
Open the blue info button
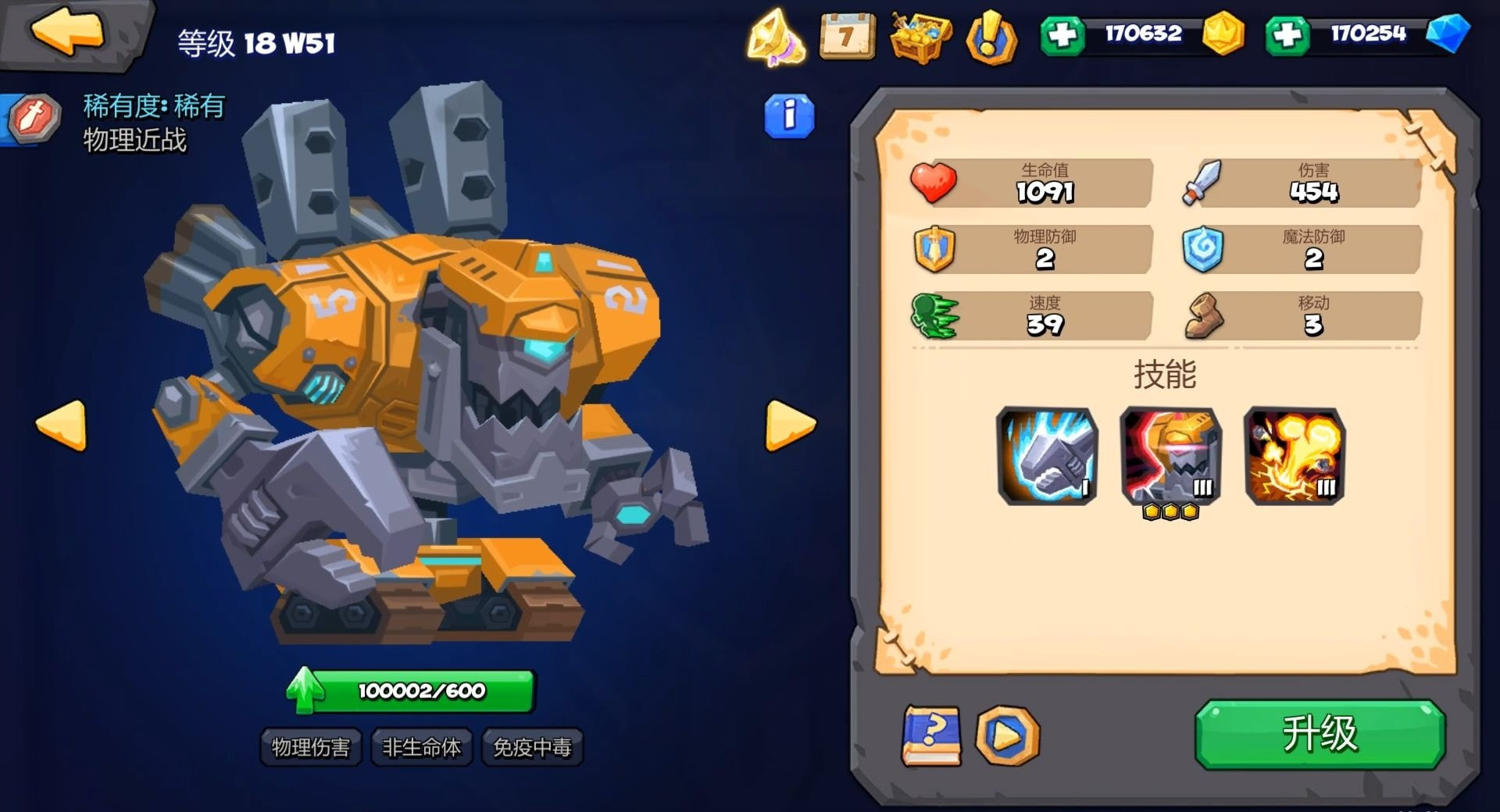pos(789,116)
